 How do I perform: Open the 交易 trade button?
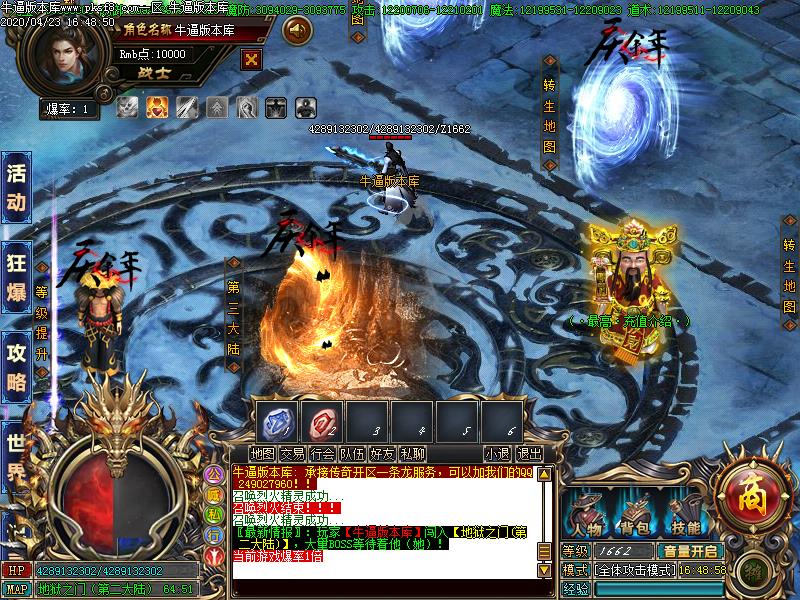coord(292,454)
